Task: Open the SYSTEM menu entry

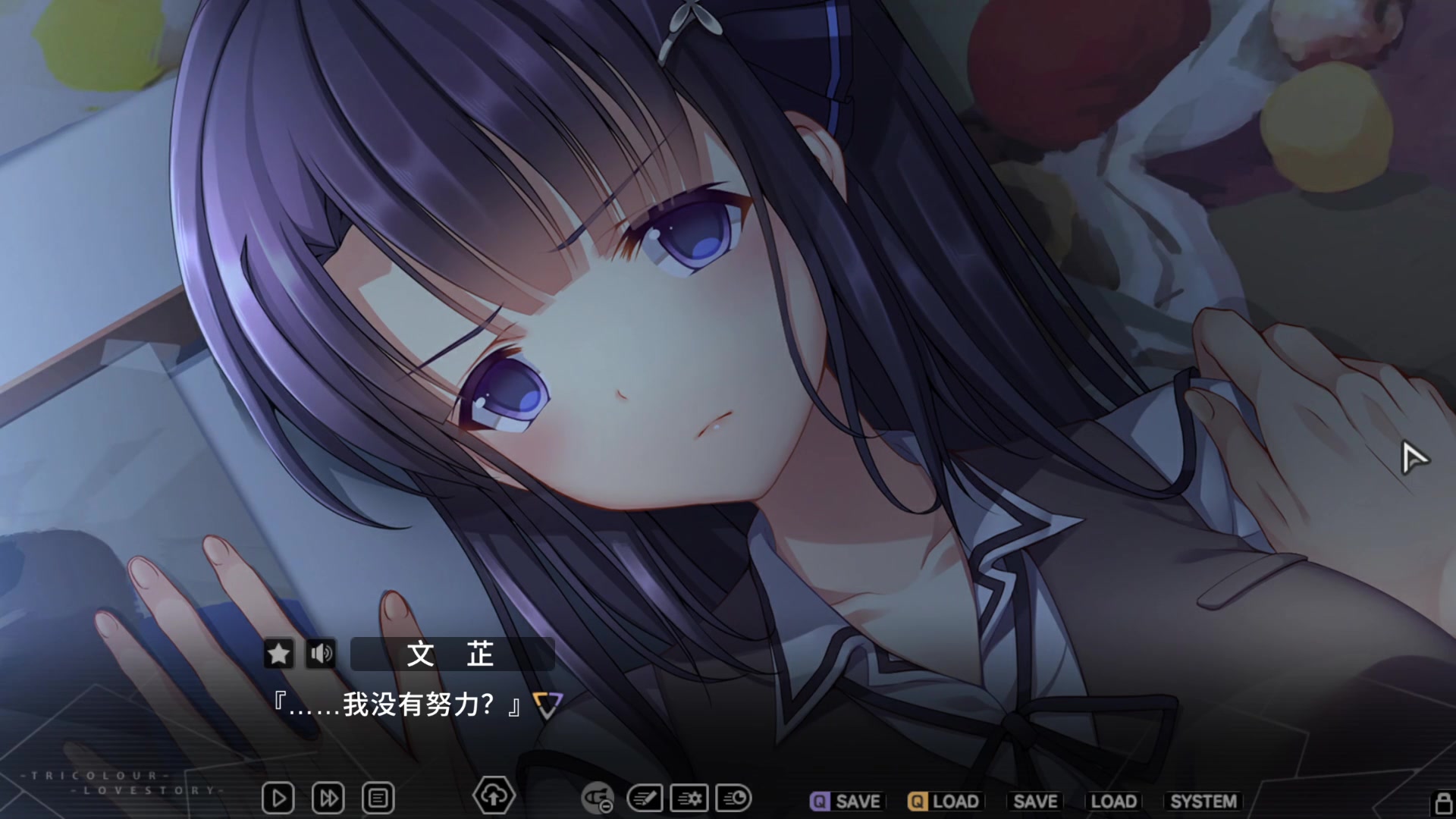Action: coord(1202,800)
